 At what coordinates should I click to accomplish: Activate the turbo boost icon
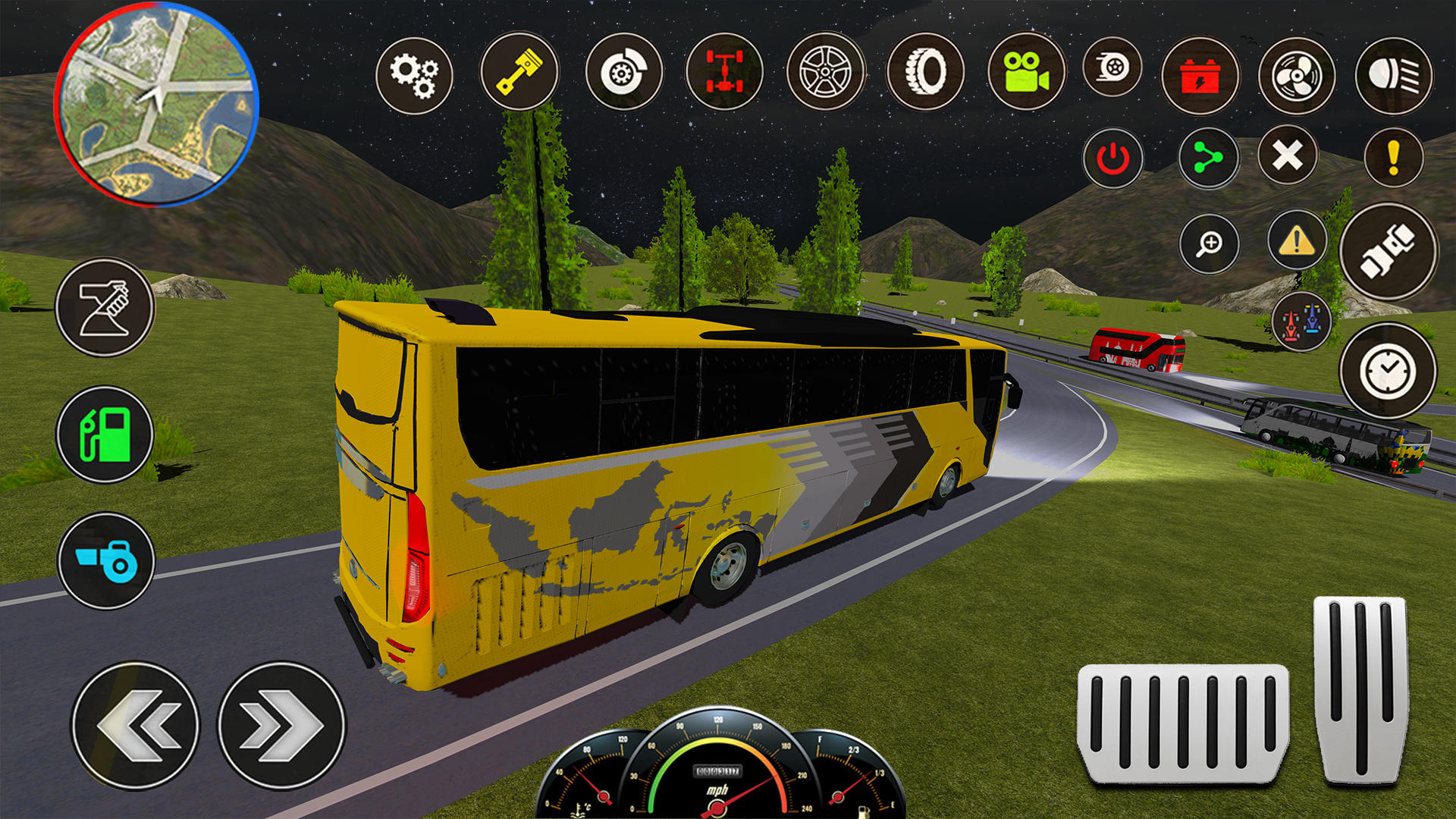coord(1112,68)
